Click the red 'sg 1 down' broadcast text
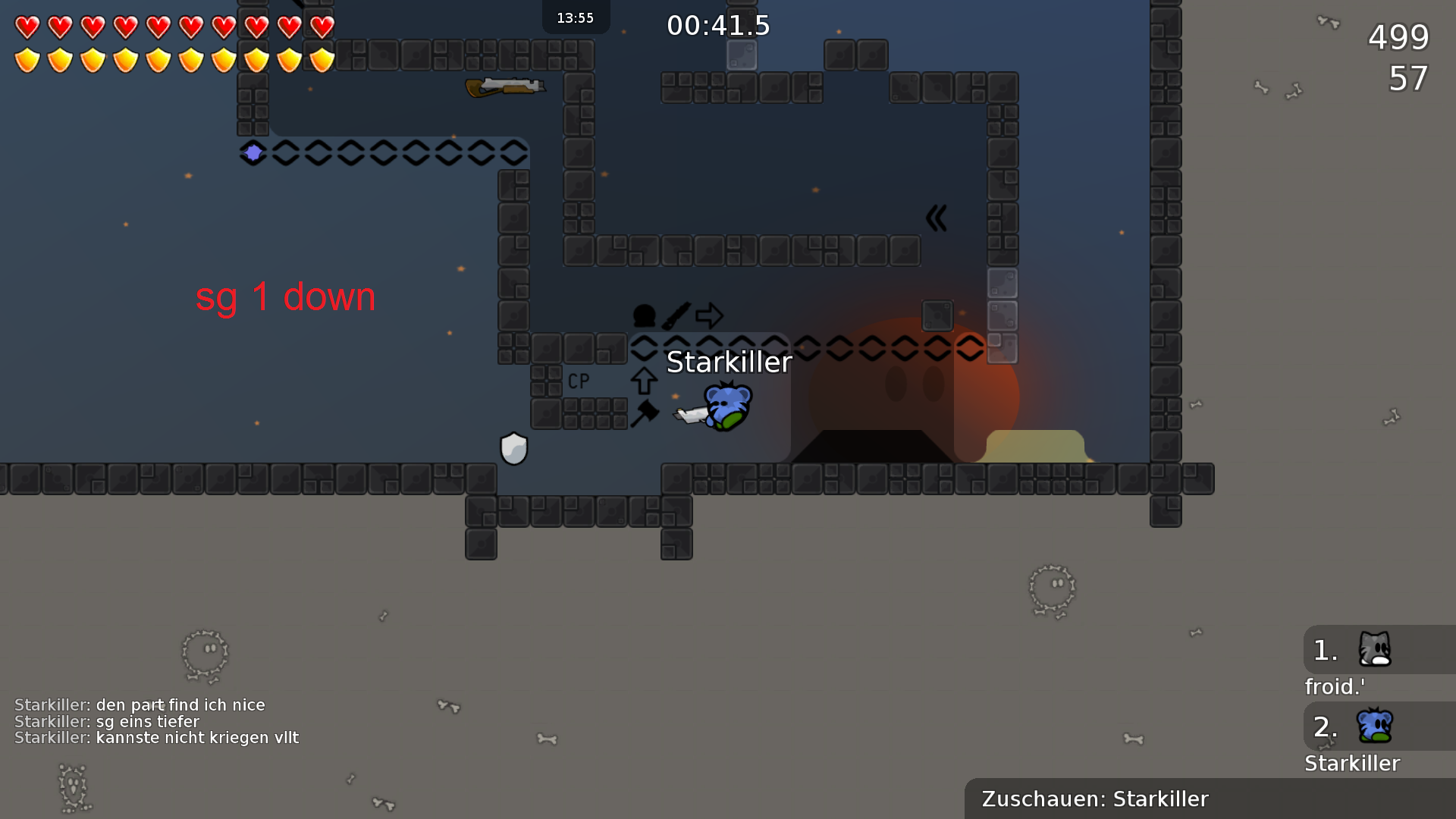This screenshot has width=1456, height=819. tap(286, 297)
